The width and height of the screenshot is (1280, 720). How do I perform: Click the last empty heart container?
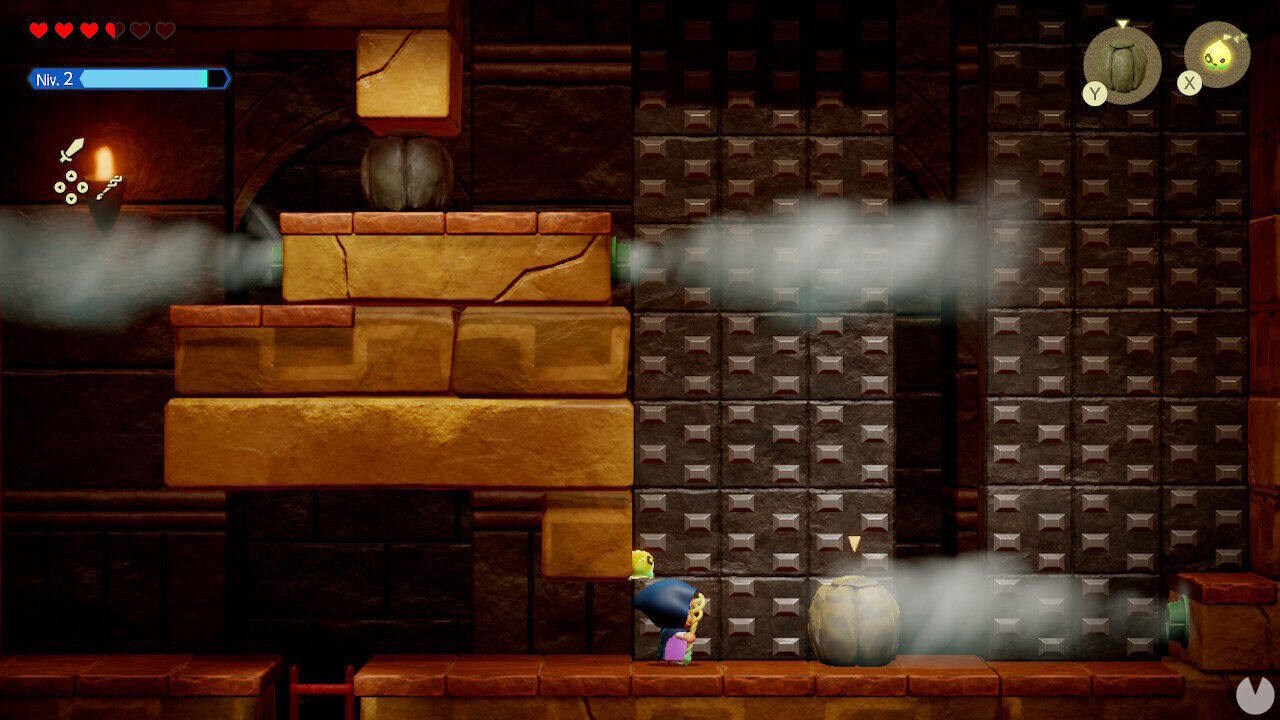click(x=163, y=30)
